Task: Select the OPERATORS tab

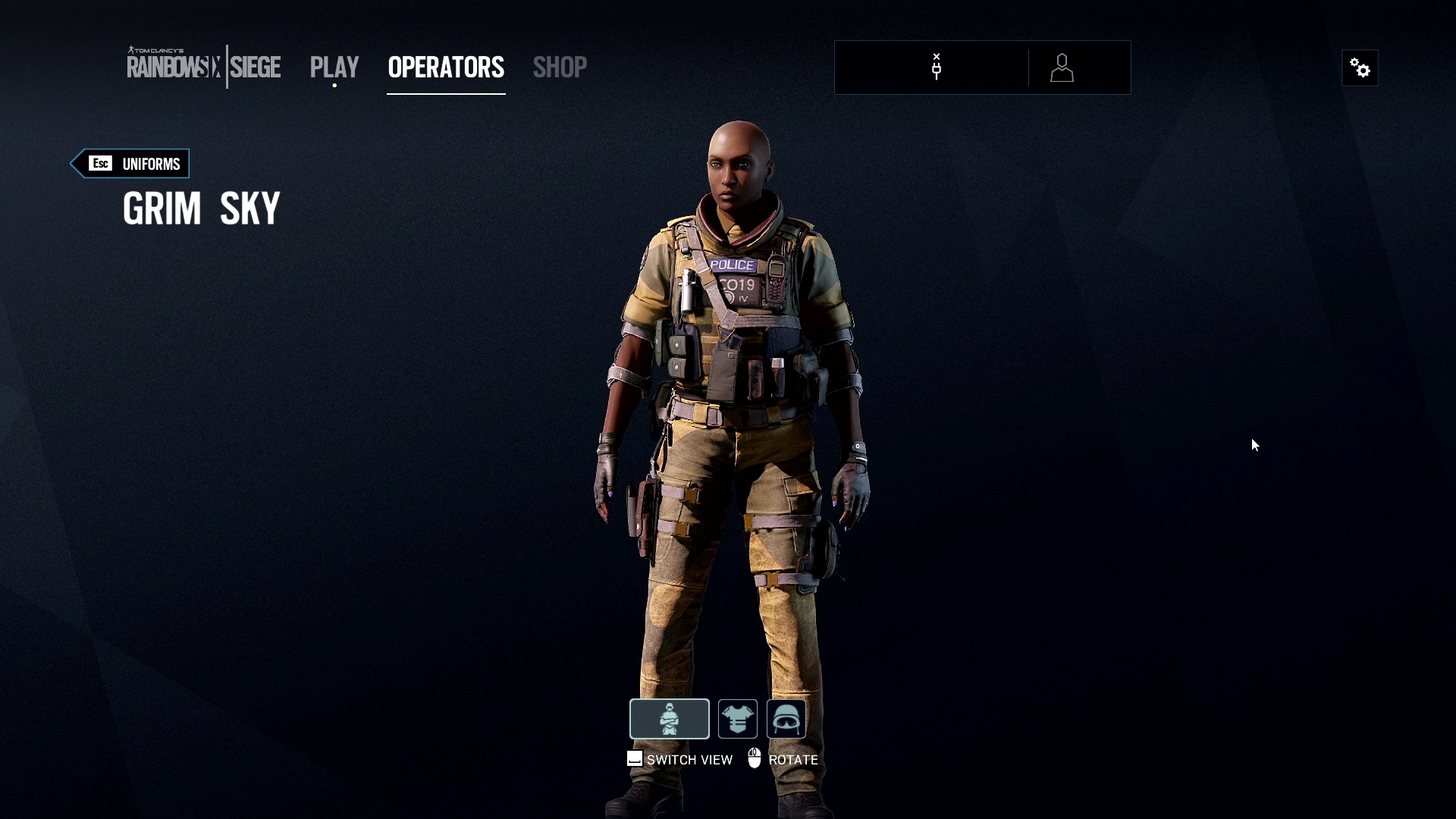Action: [446, 67]
